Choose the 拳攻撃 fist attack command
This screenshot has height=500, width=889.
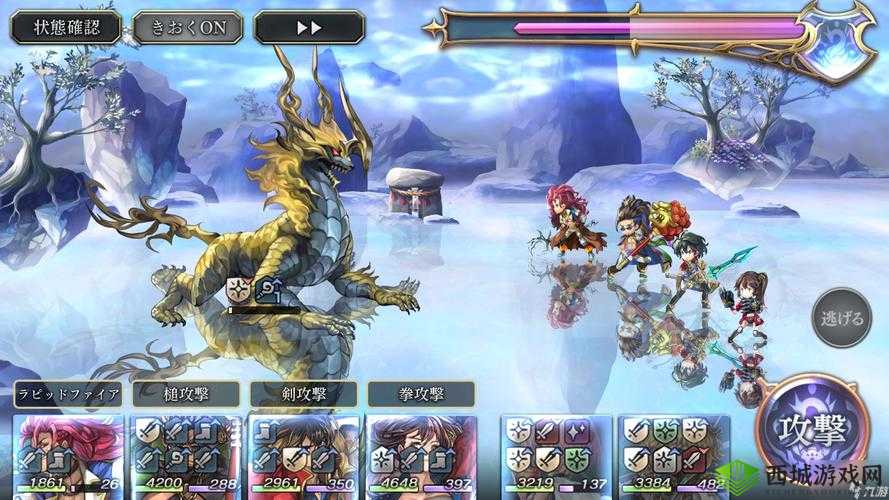click(x=420, y=394)
